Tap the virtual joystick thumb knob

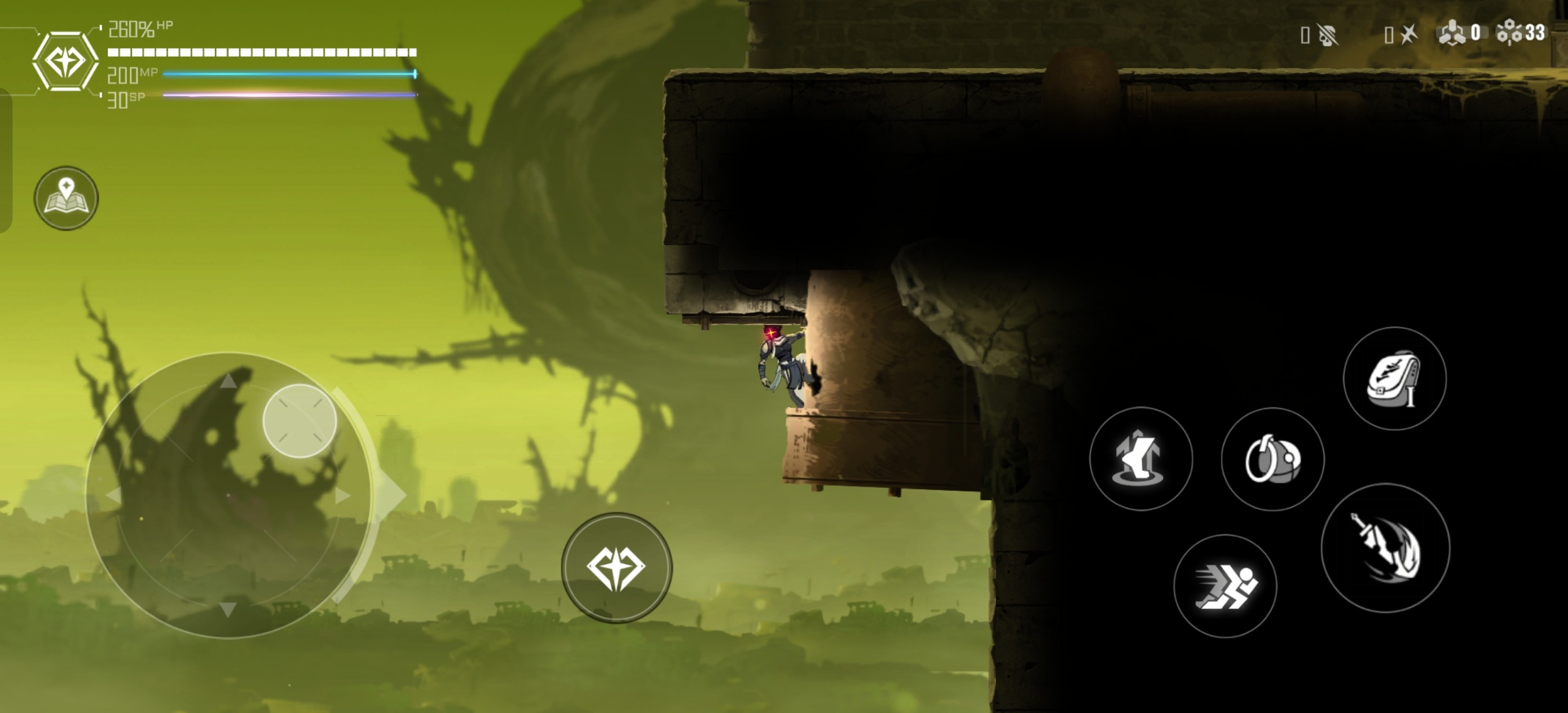click(299, 421)
